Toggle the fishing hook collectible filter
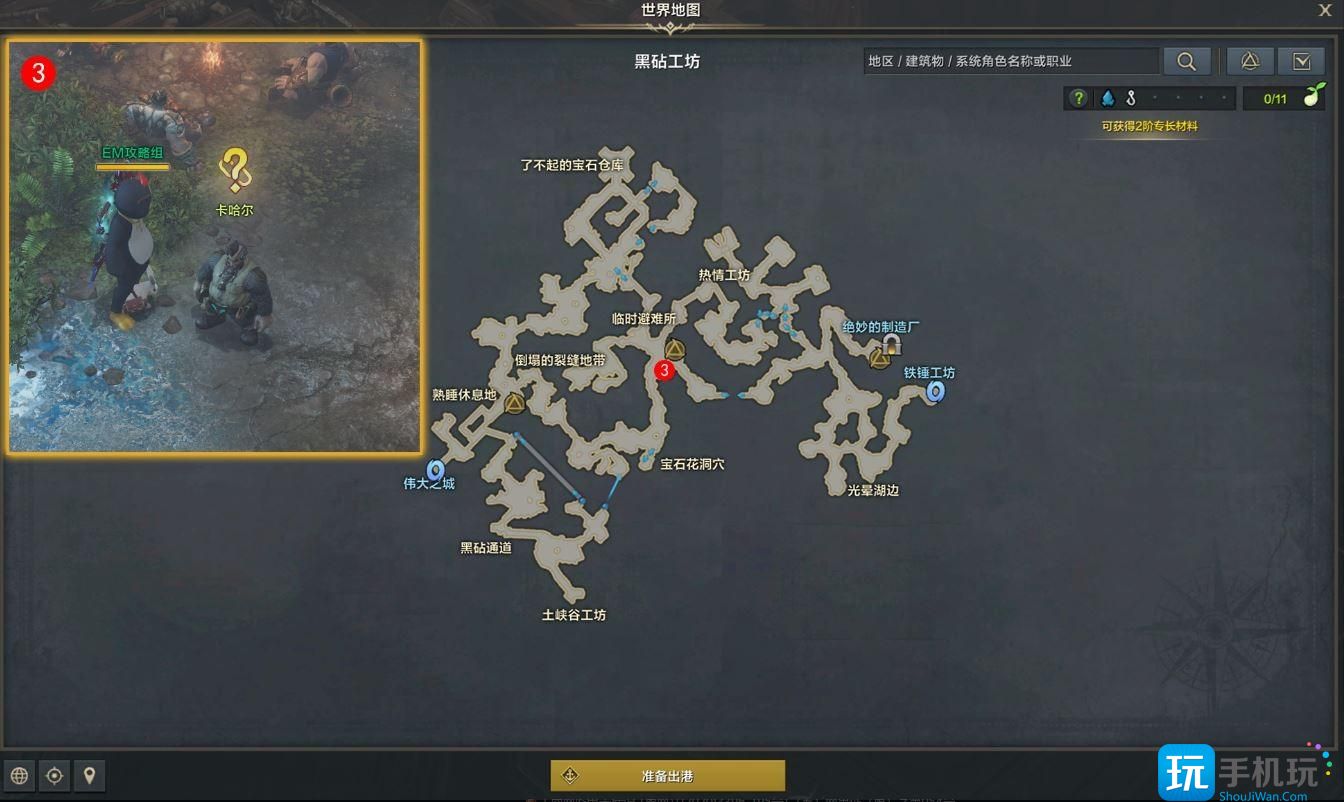Image resolution: width=1344 pixels, height=802 pixels. [x=1132, y=97]
